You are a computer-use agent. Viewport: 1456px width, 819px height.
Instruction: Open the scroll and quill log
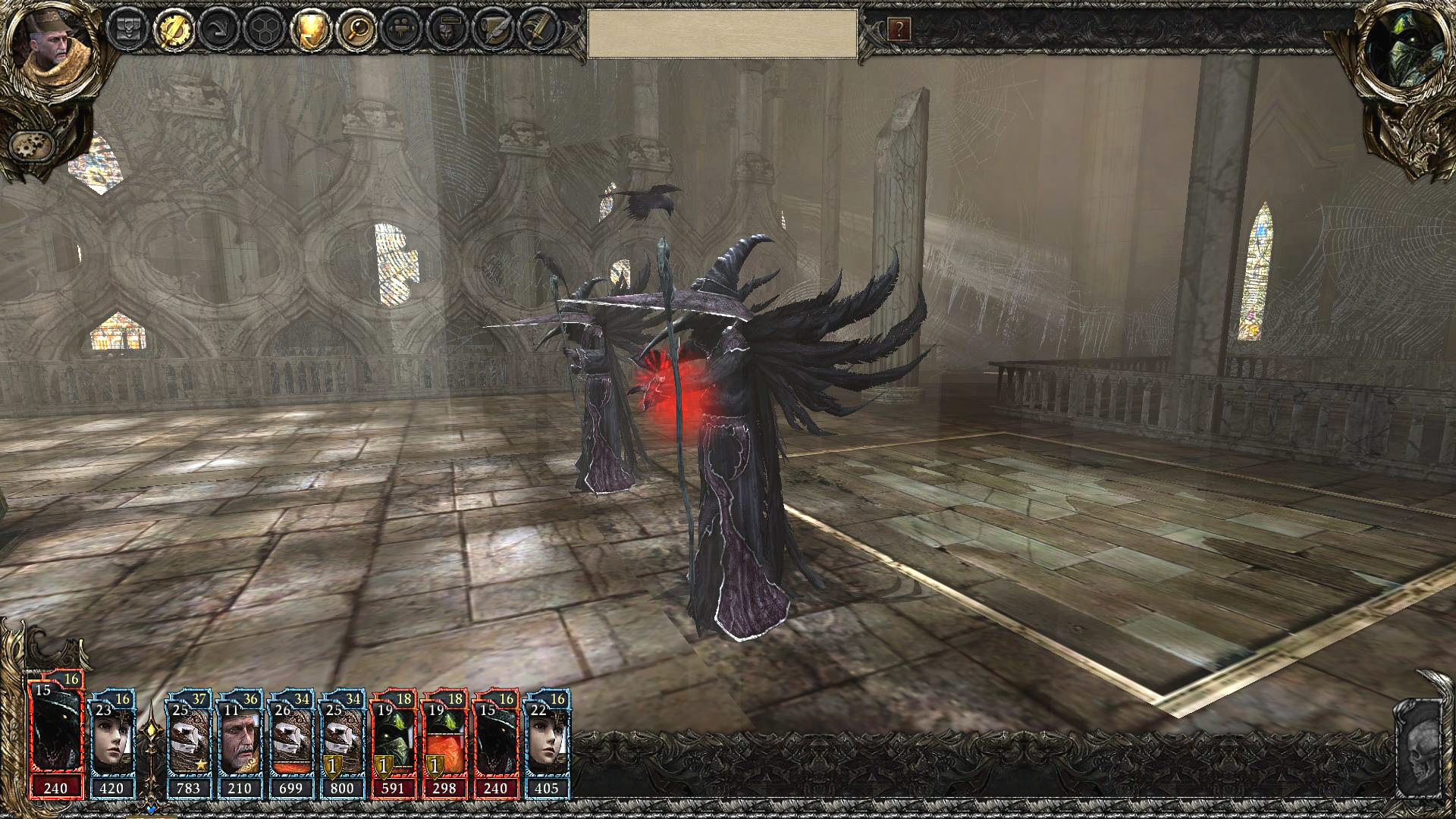coord(493,30)
